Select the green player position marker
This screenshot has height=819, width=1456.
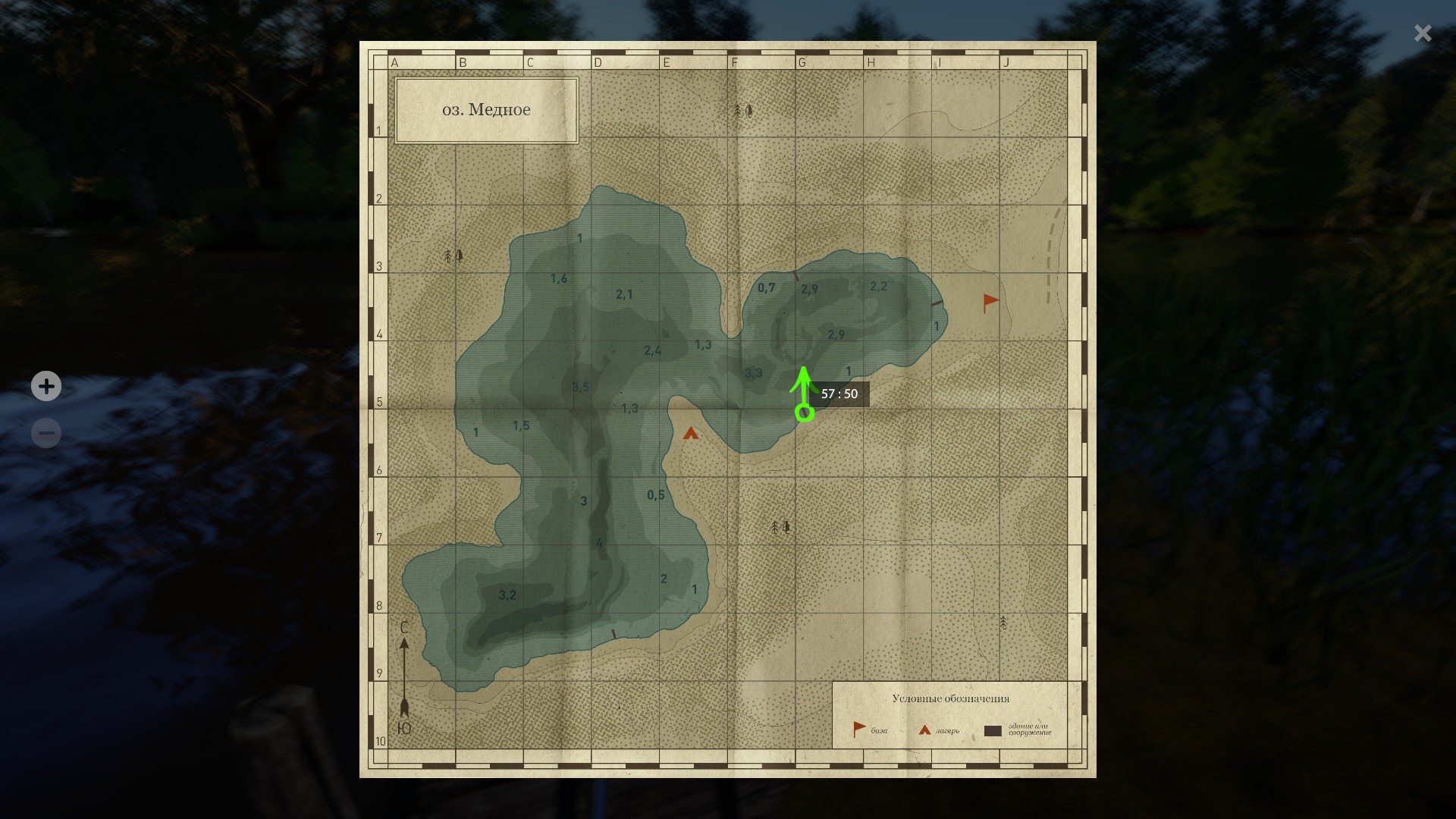click(x=805, y=413)
